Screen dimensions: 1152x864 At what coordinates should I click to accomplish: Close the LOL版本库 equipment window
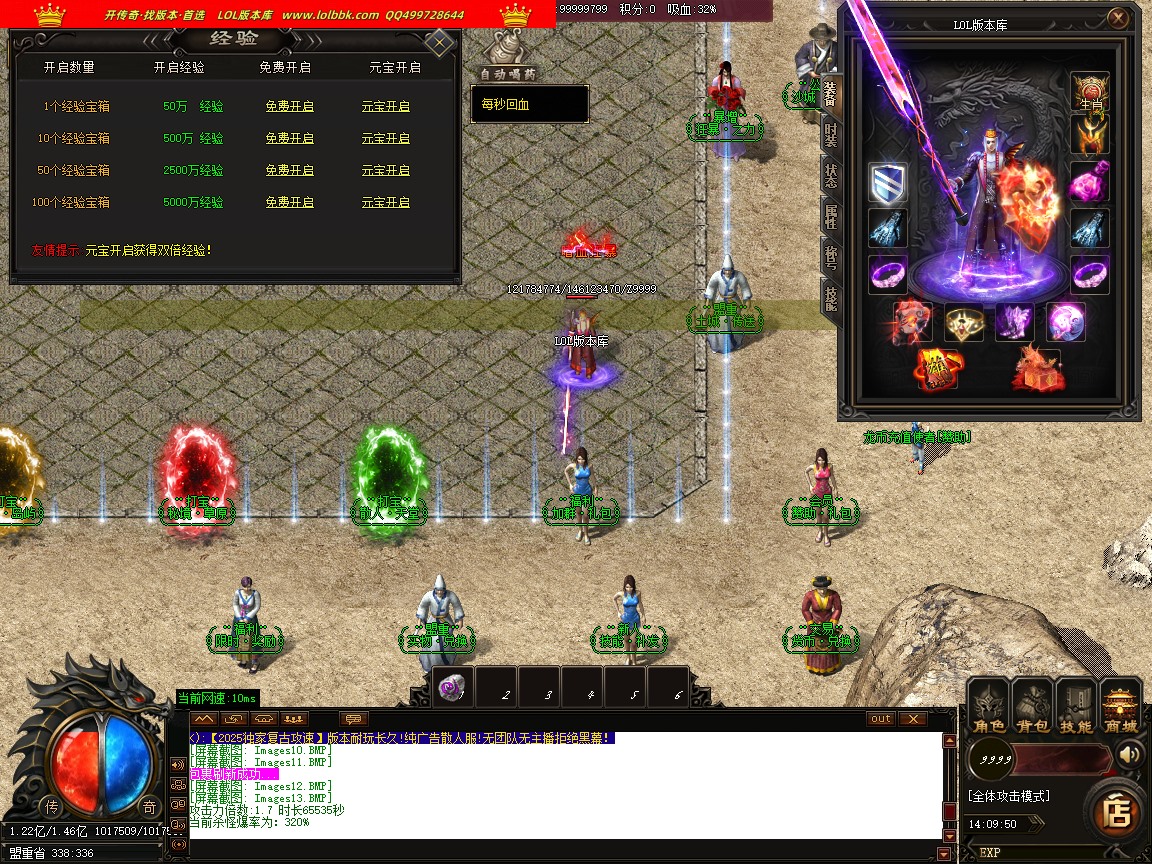click(1117, 17)
